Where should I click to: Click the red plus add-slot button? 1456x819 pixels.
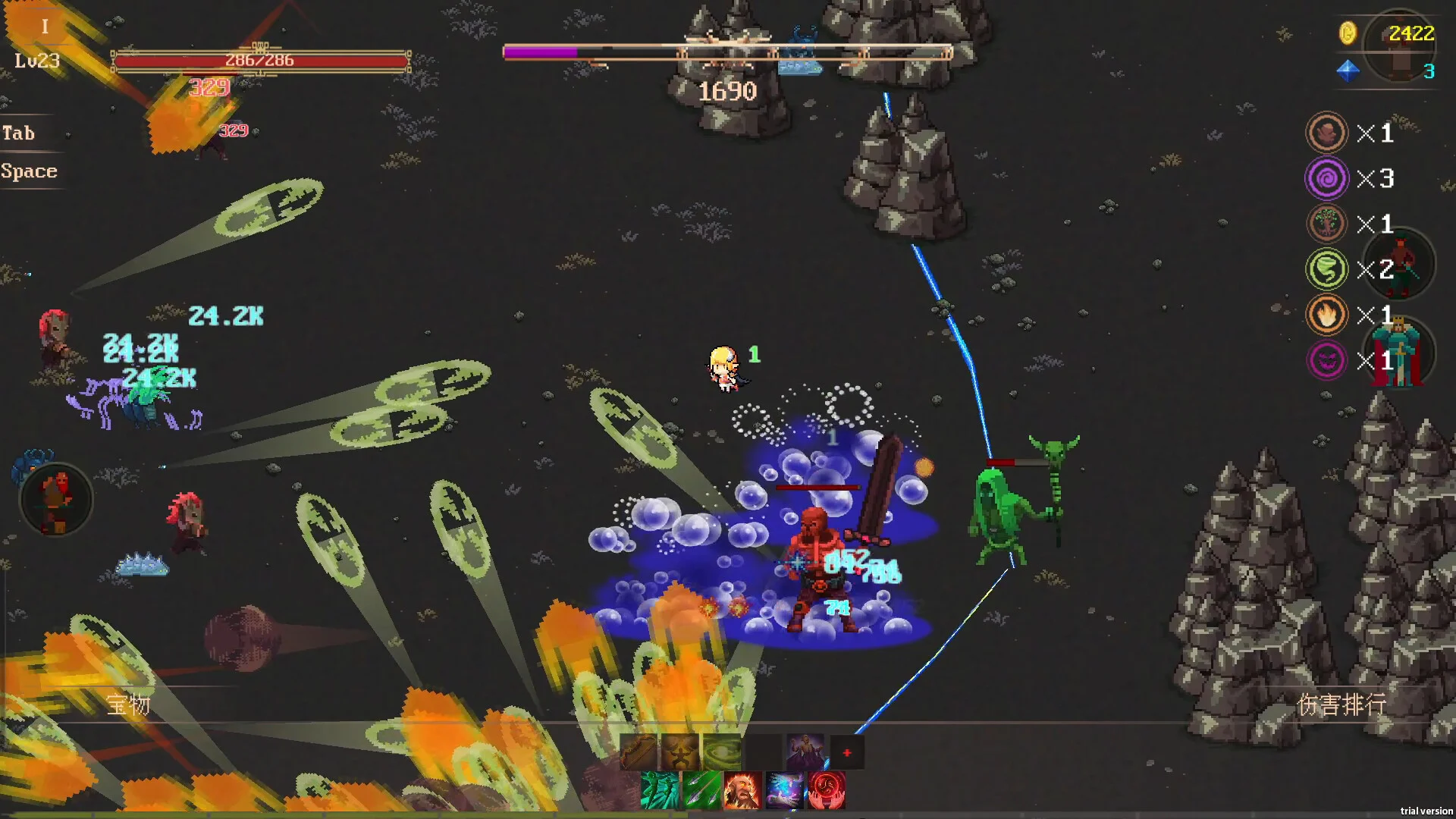point(847,752)
